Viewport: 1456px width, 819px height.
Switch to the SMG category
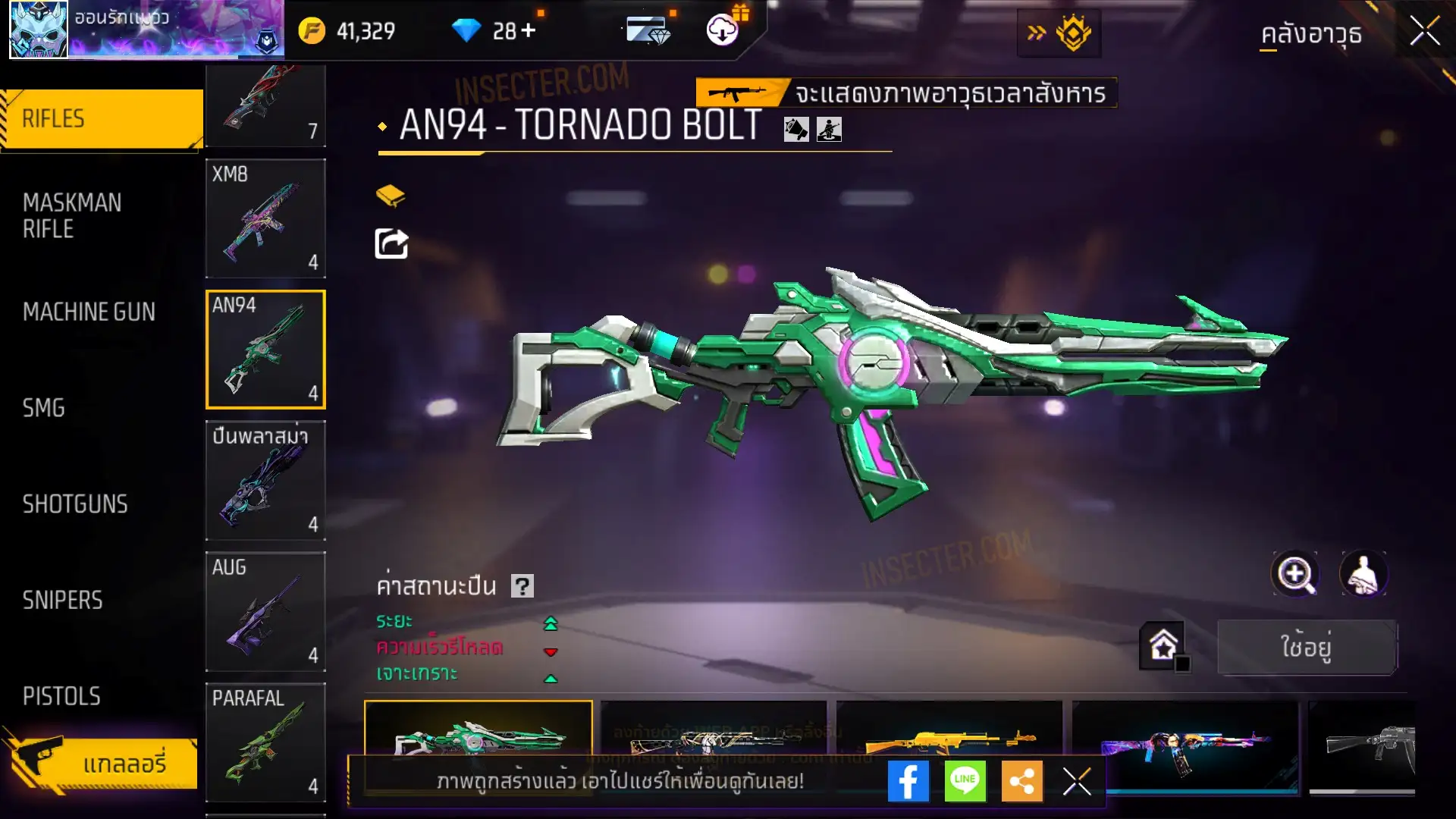[x=44, y=408]
